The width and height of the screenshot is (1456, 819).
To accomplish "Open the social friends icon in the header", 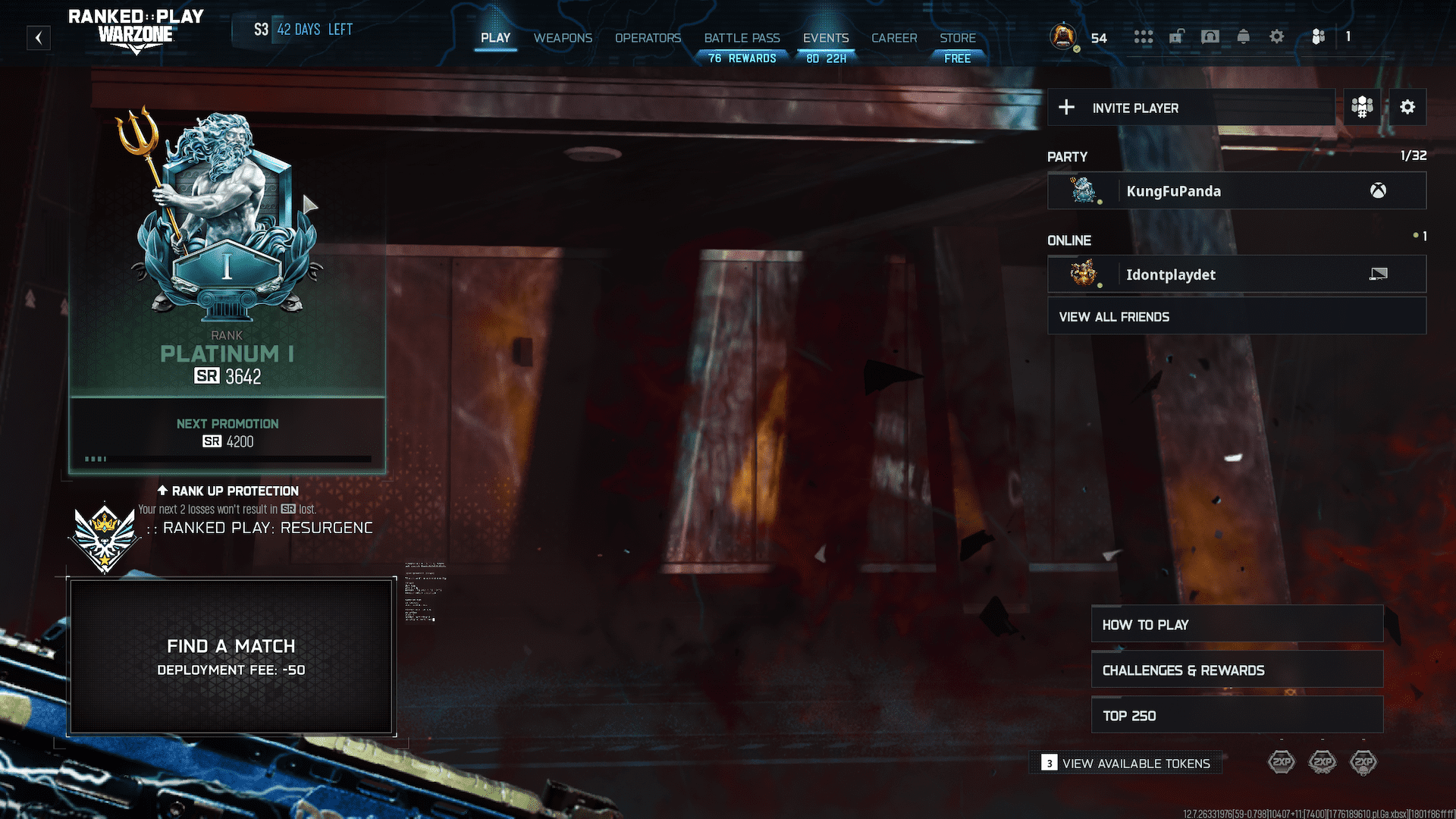I will [1318, 36].
